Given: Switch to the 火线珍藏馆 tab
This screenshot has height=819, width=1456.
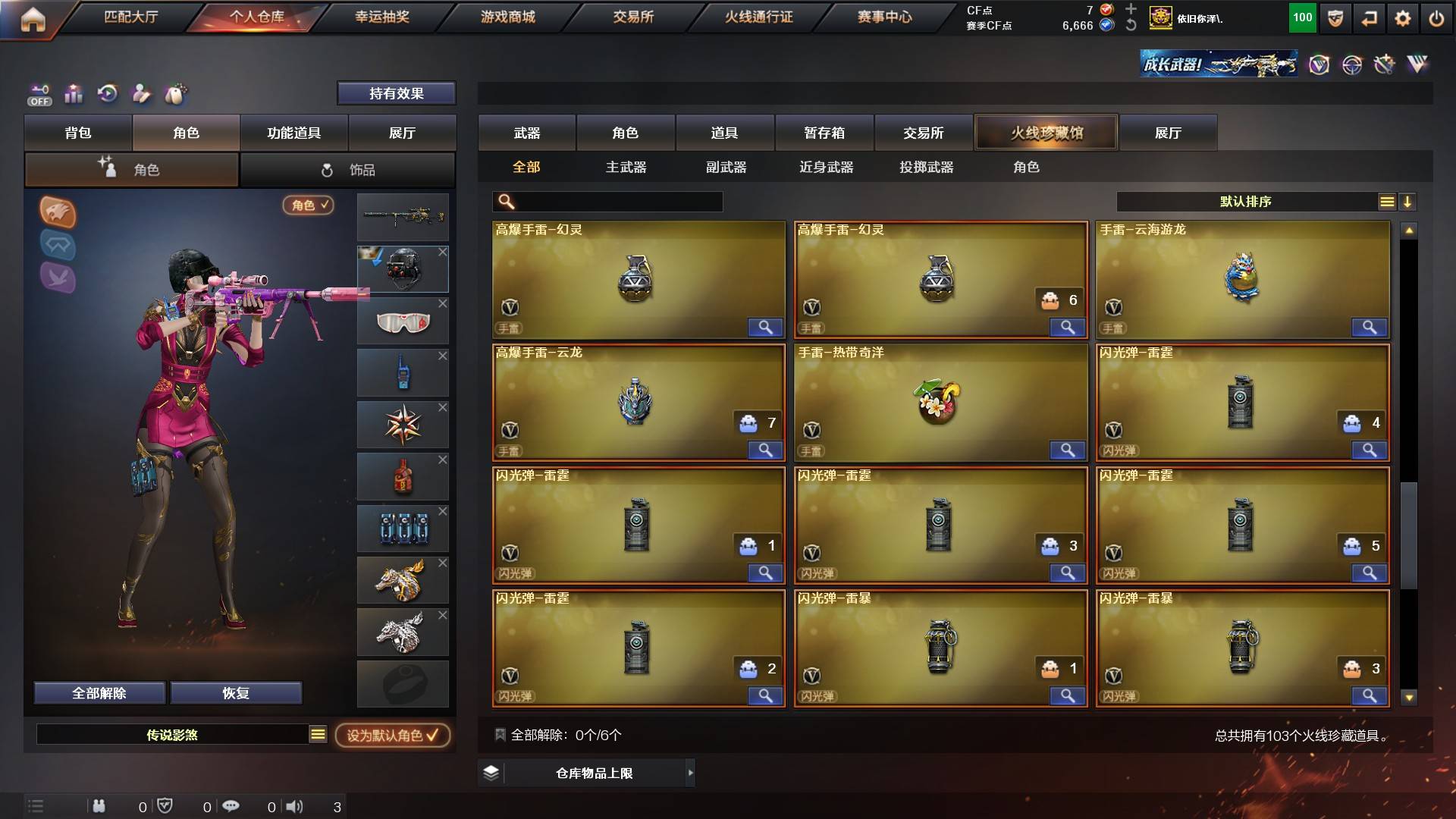Looking at the screenshot, I should tap(1046, 132).
